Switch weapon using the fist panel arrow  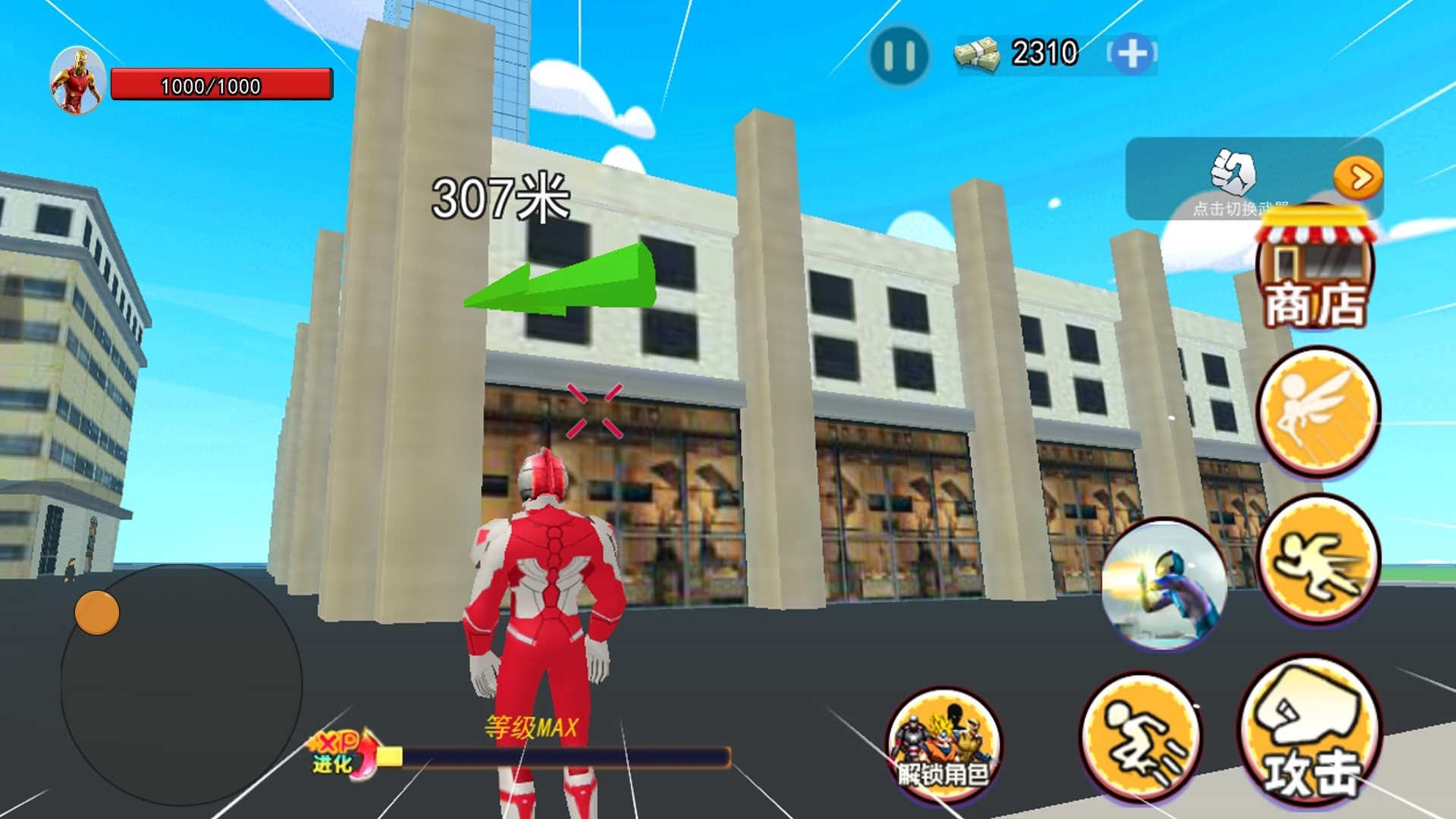(x=1357, y=178)
